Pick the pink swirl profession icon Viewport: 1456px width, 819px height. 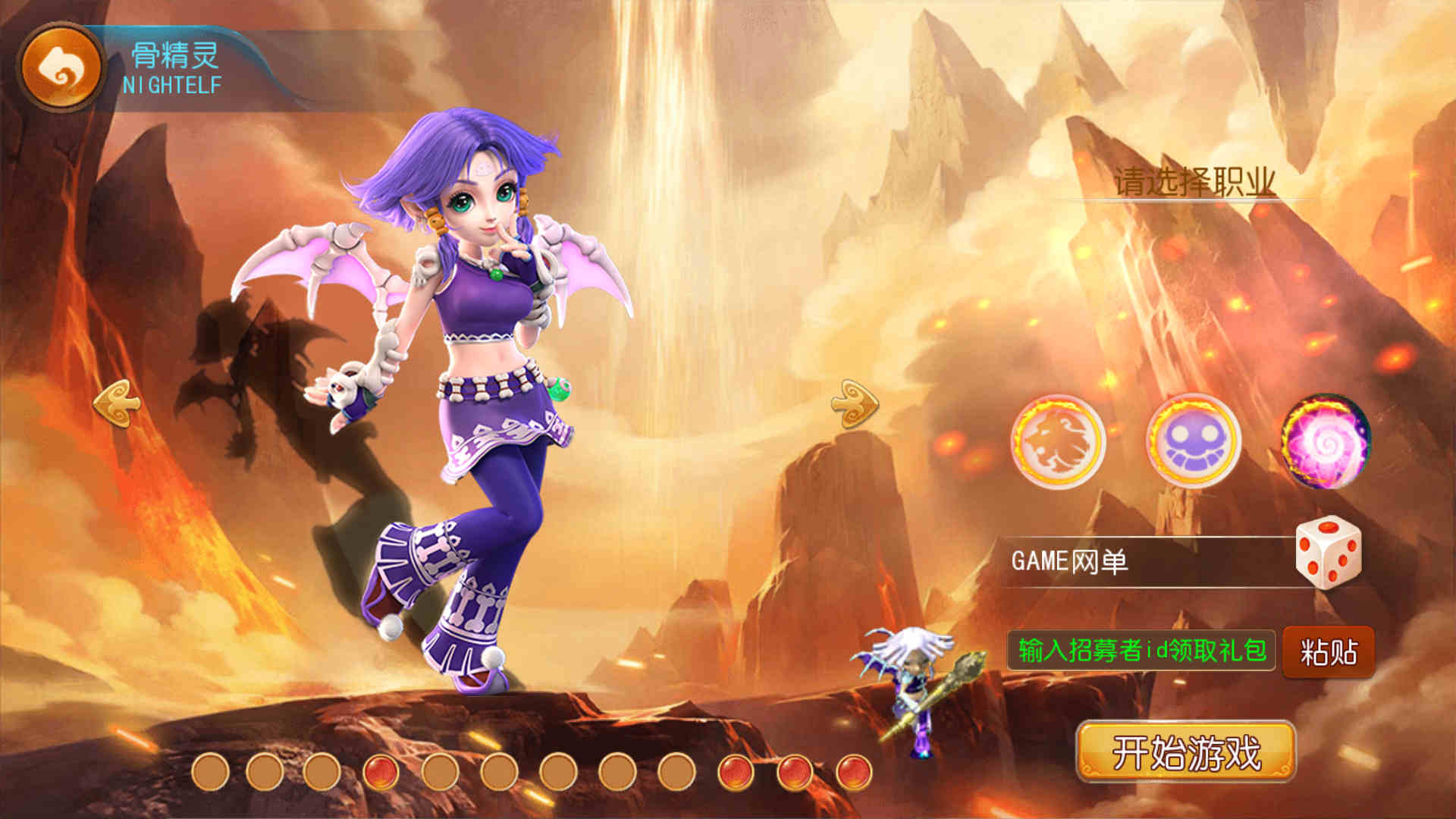pos(1326,441)
